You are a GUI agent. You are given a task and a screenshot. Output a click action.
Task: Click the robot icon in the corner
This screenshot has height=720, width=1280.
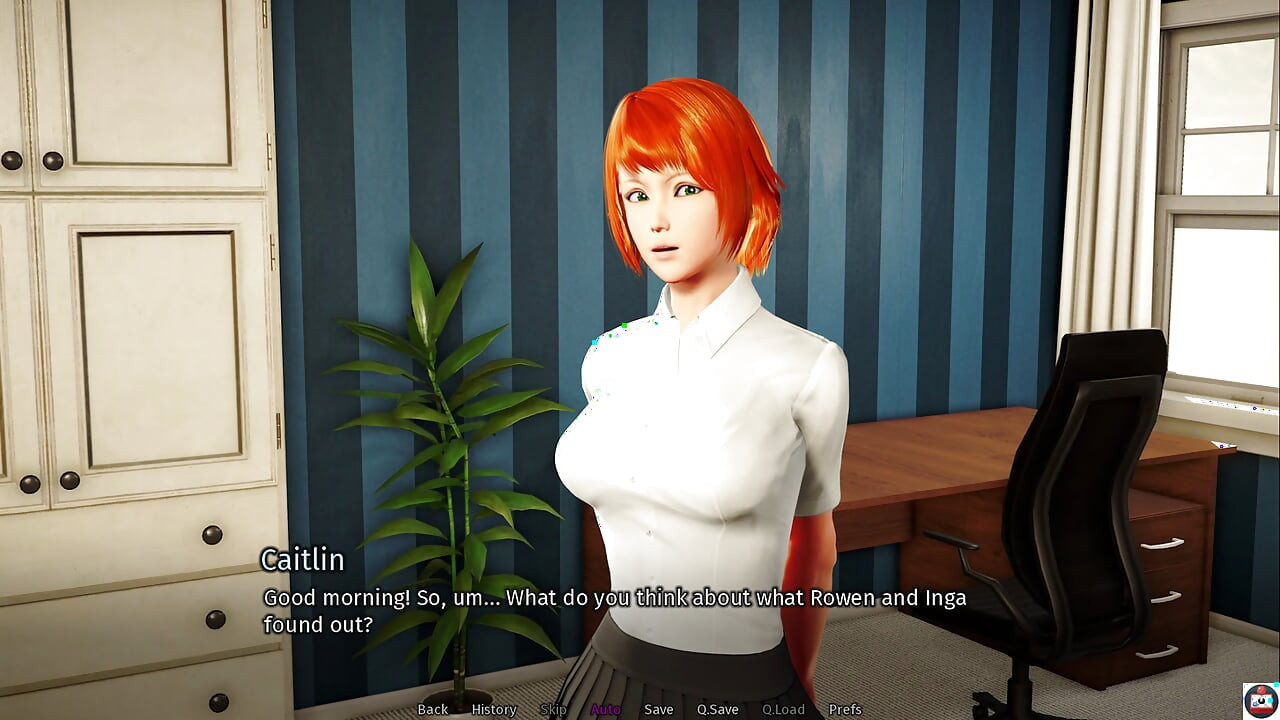pyautogui.click(x=1260, y=700)
